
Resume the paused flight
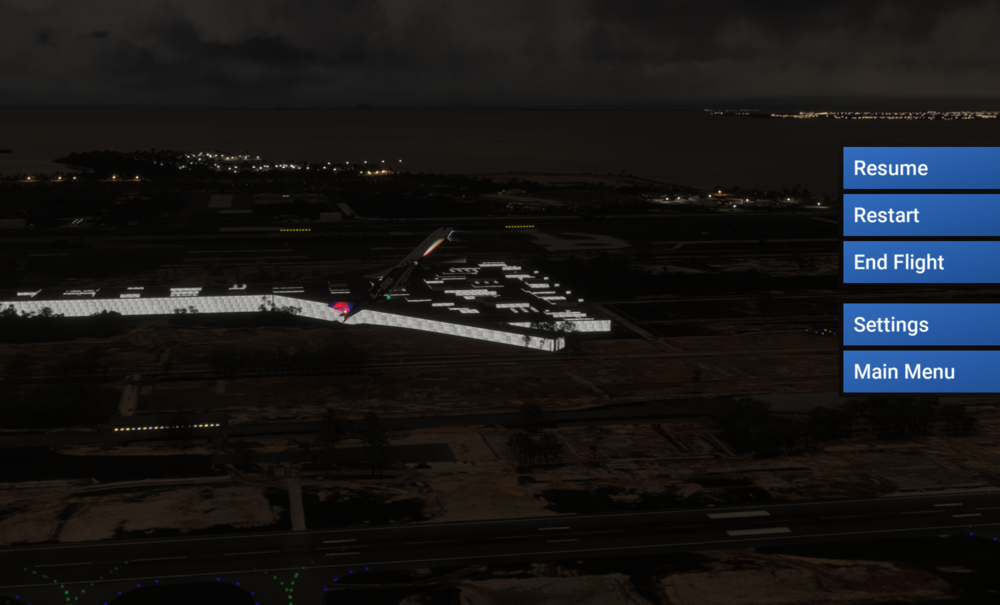click(920, 168)
